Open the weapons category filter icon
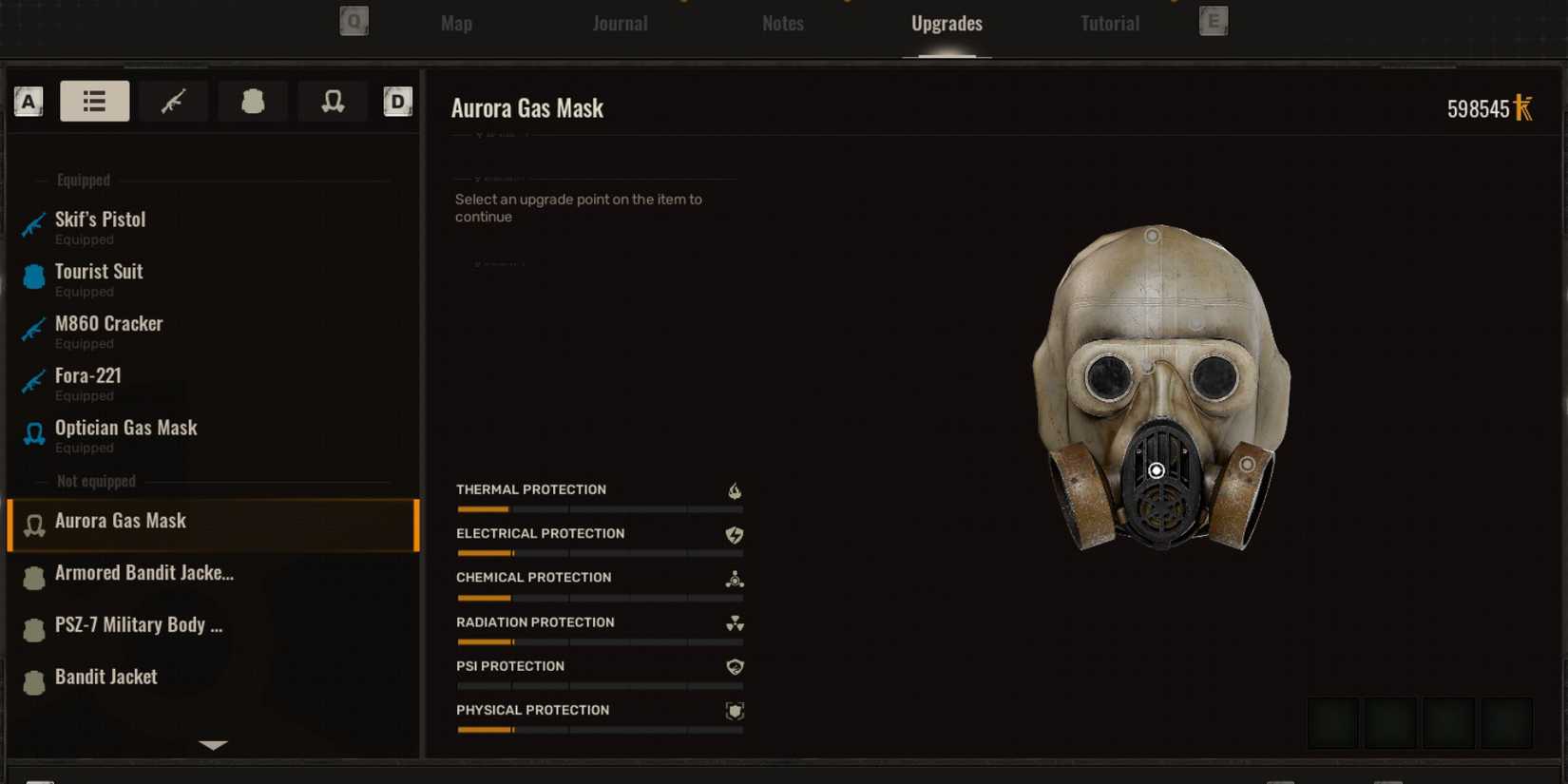This screenshot has height=784, width=1568. coord(174,101)
